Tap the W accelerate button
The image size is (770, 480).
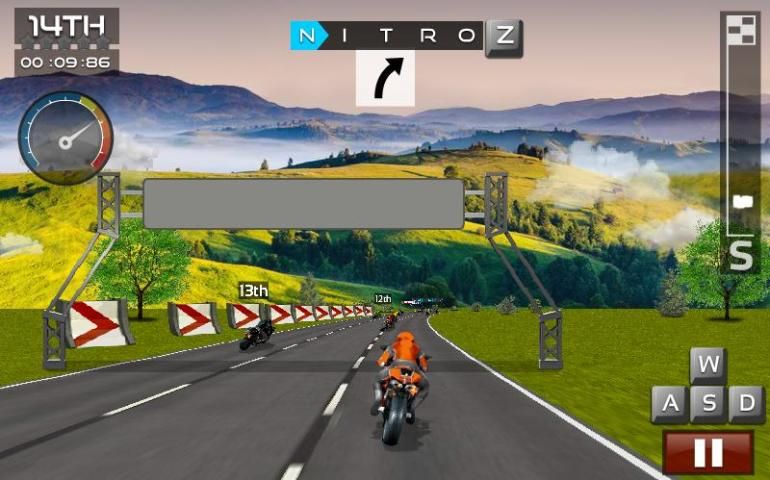[708, 365]
